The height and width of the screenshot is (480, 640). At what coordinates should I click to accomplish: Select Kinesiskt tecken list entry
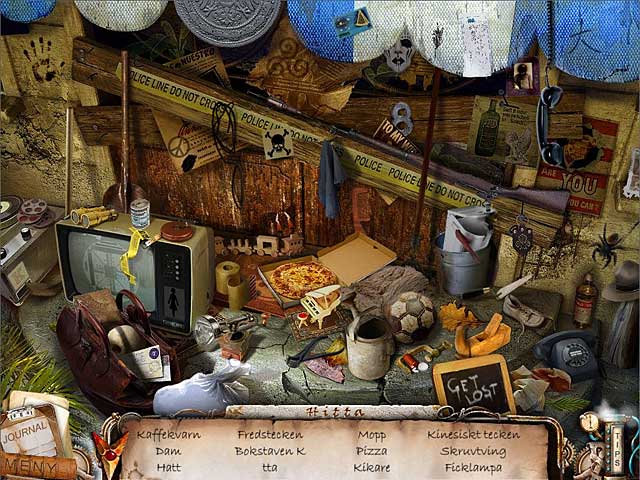tap(473, 435)
